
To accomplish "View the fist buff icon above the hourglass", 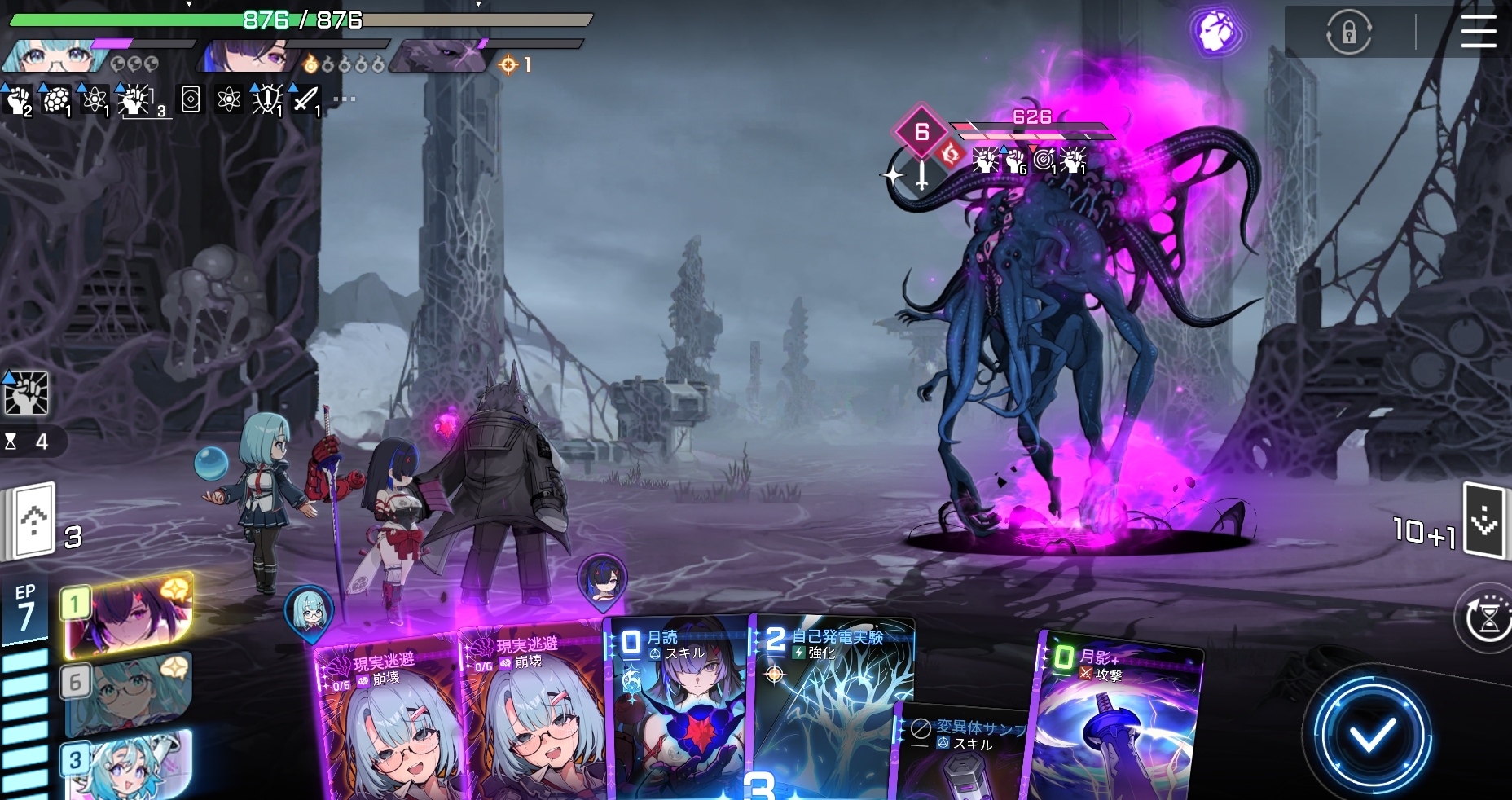I will click(x=26, y=393).
